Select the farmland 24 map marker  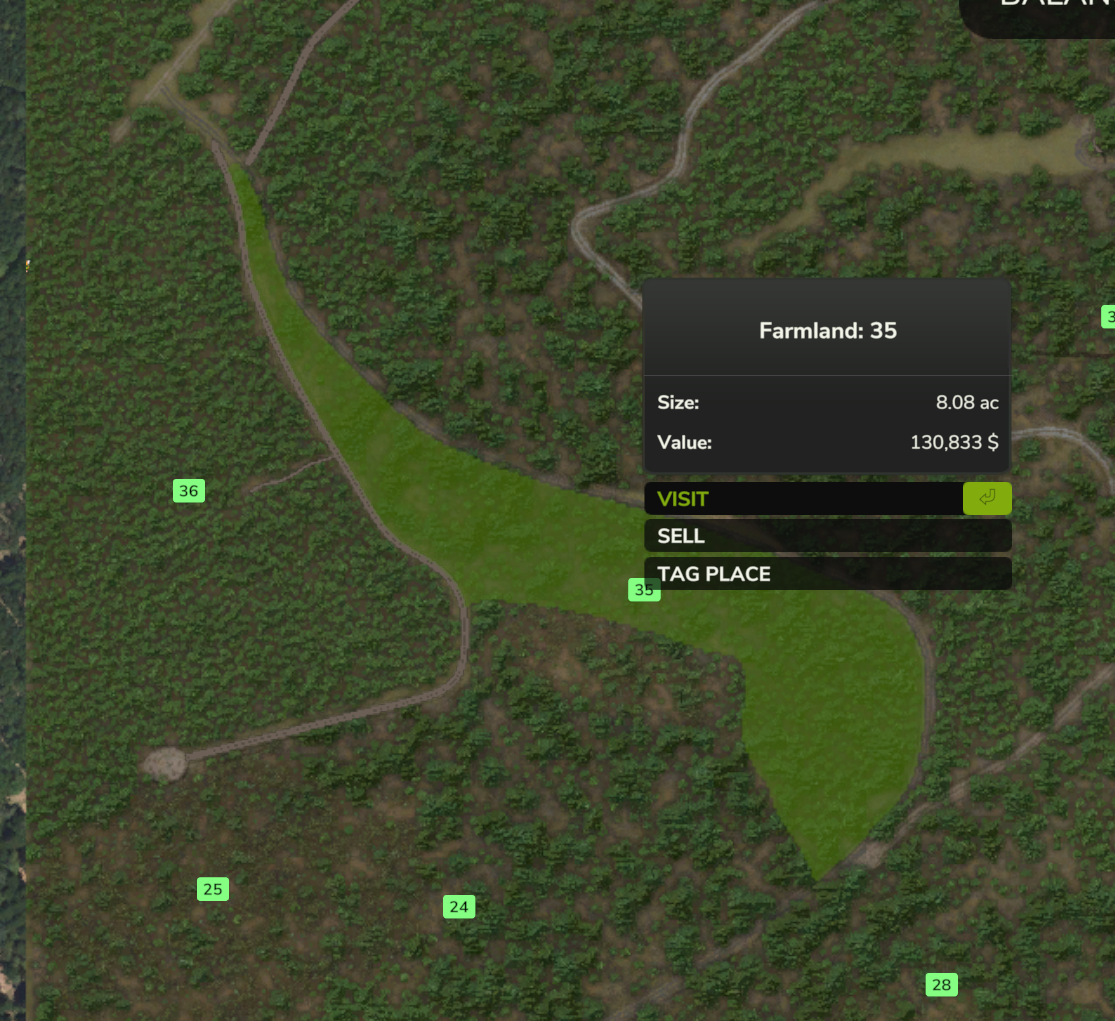[x=459, y=907]
